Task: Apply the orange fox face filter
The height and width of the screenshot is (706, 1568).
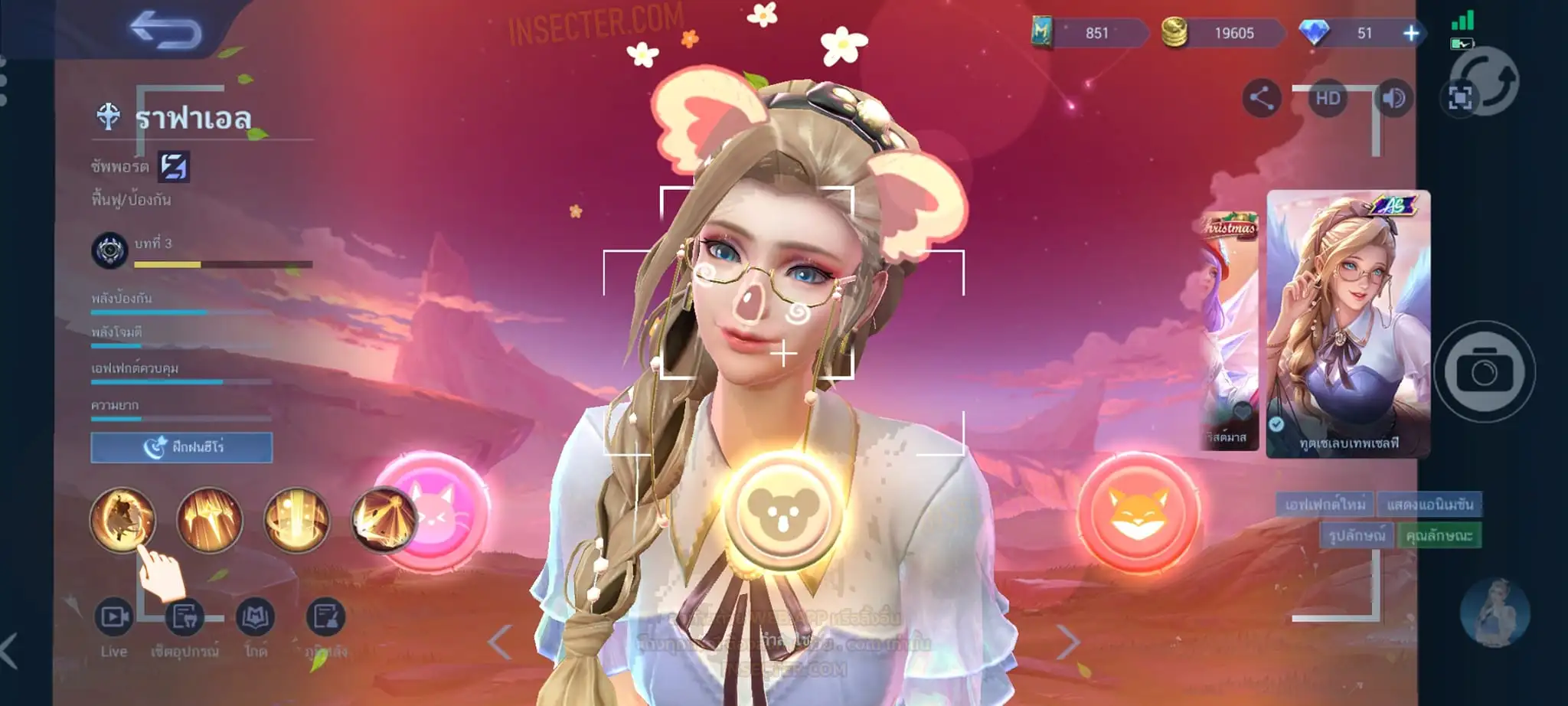Action: point(1138,512)
